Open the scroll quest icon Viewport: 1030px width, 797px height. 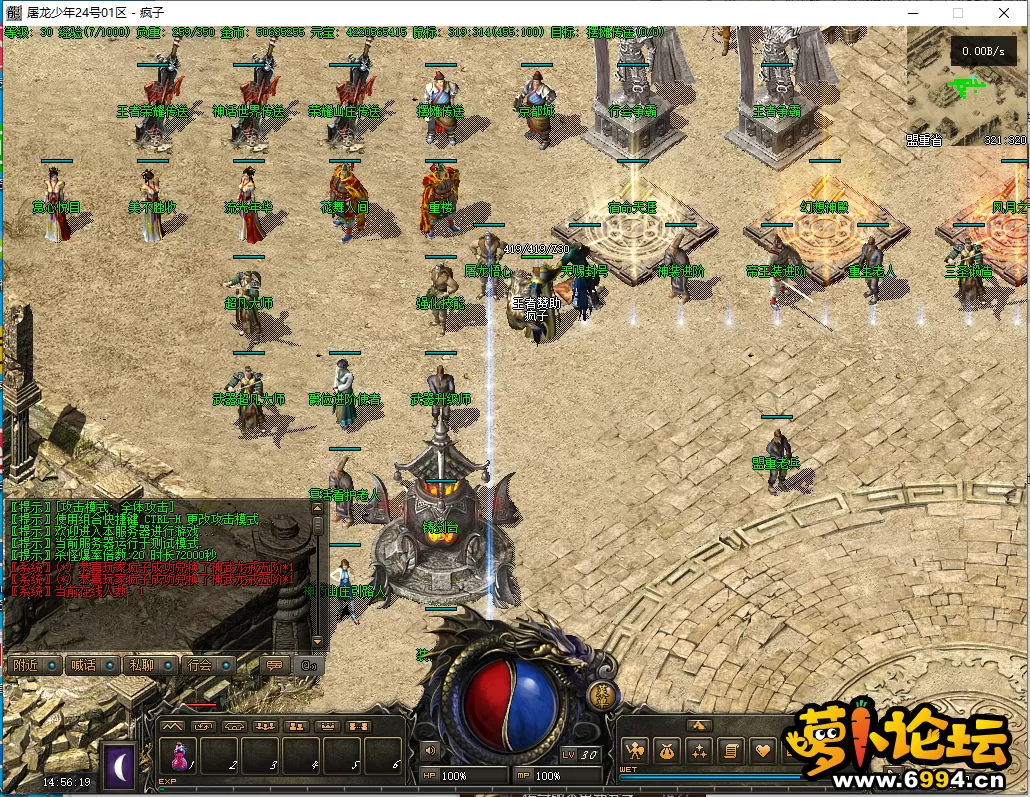click(731, 750)
